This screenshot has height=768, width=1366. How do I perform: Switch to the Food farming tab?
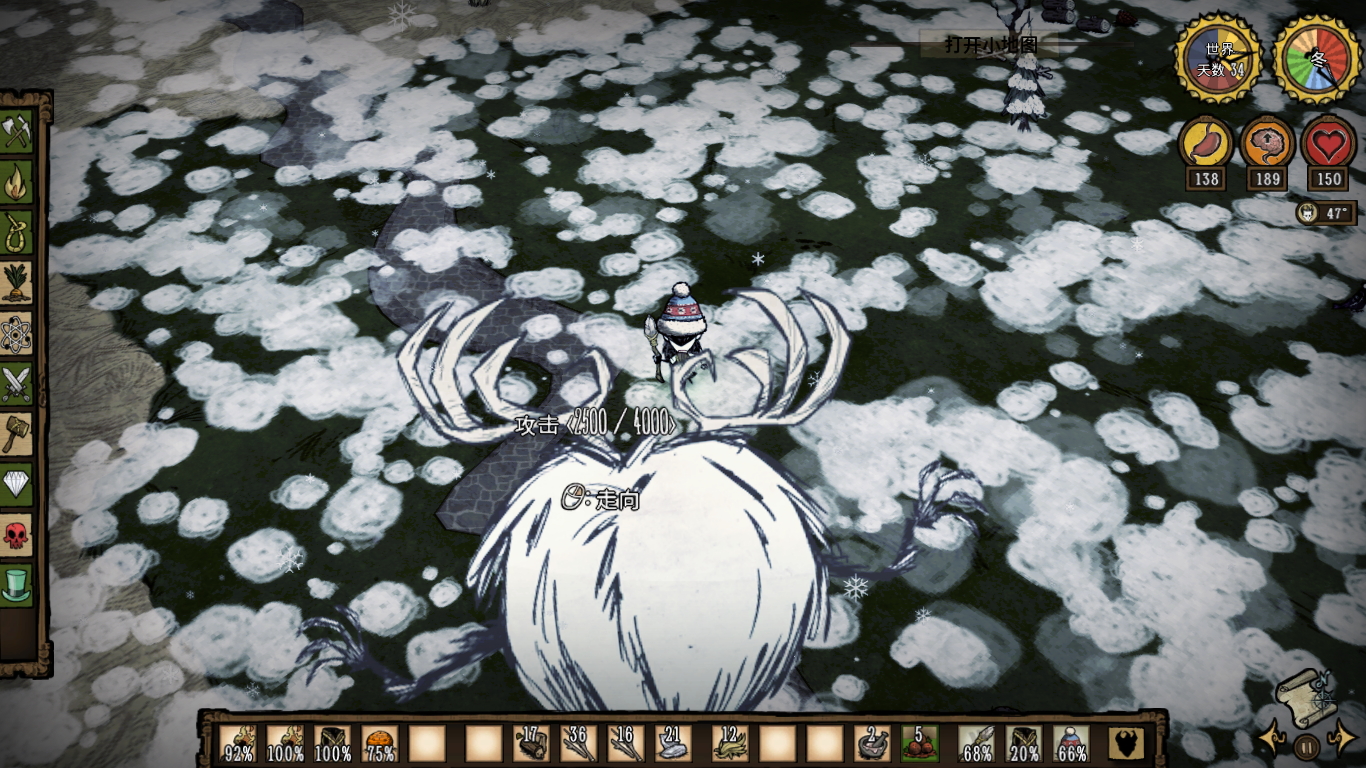pos(17,283)
